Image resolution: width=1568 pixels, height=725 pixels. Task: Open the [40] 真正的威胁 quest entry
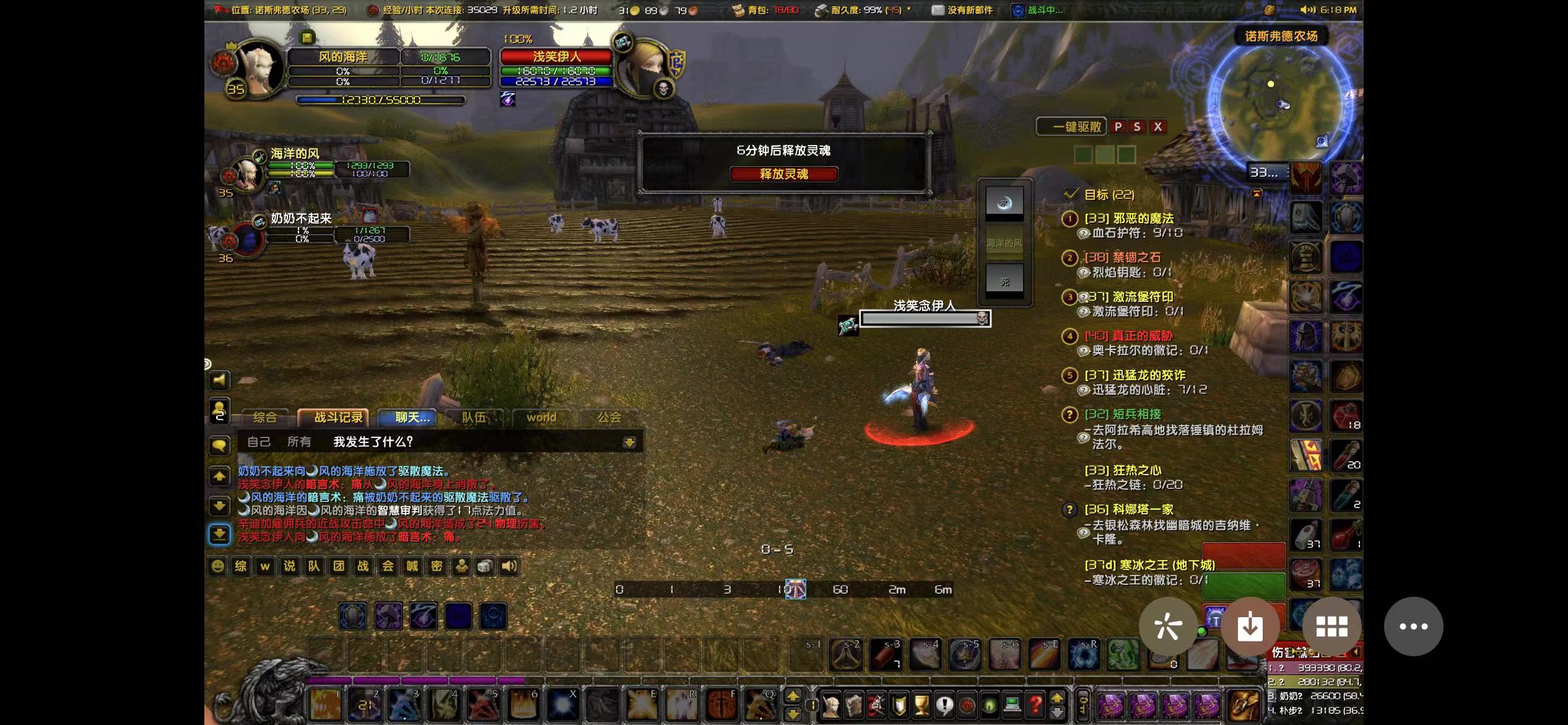pos(1128,336)
